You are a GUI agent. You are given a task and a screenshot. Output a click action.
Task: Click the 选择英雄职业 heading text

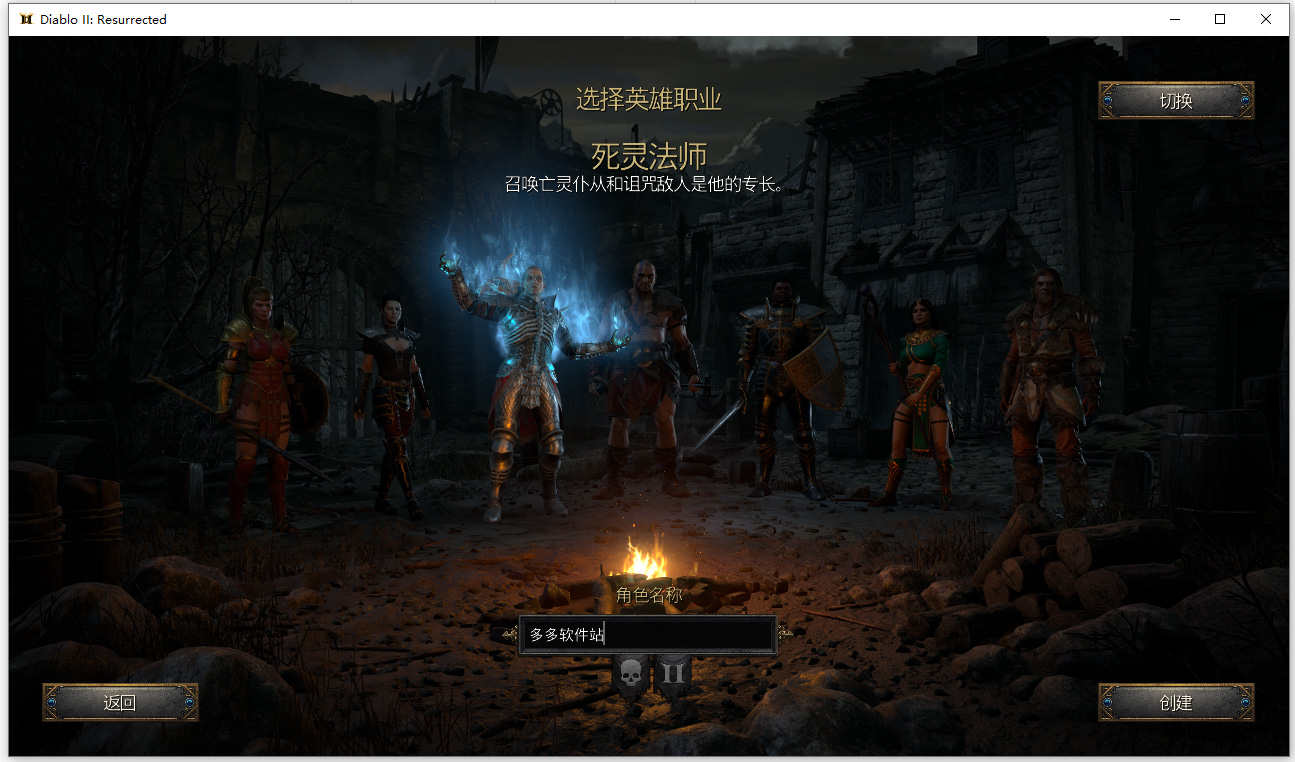click(649, 100)
